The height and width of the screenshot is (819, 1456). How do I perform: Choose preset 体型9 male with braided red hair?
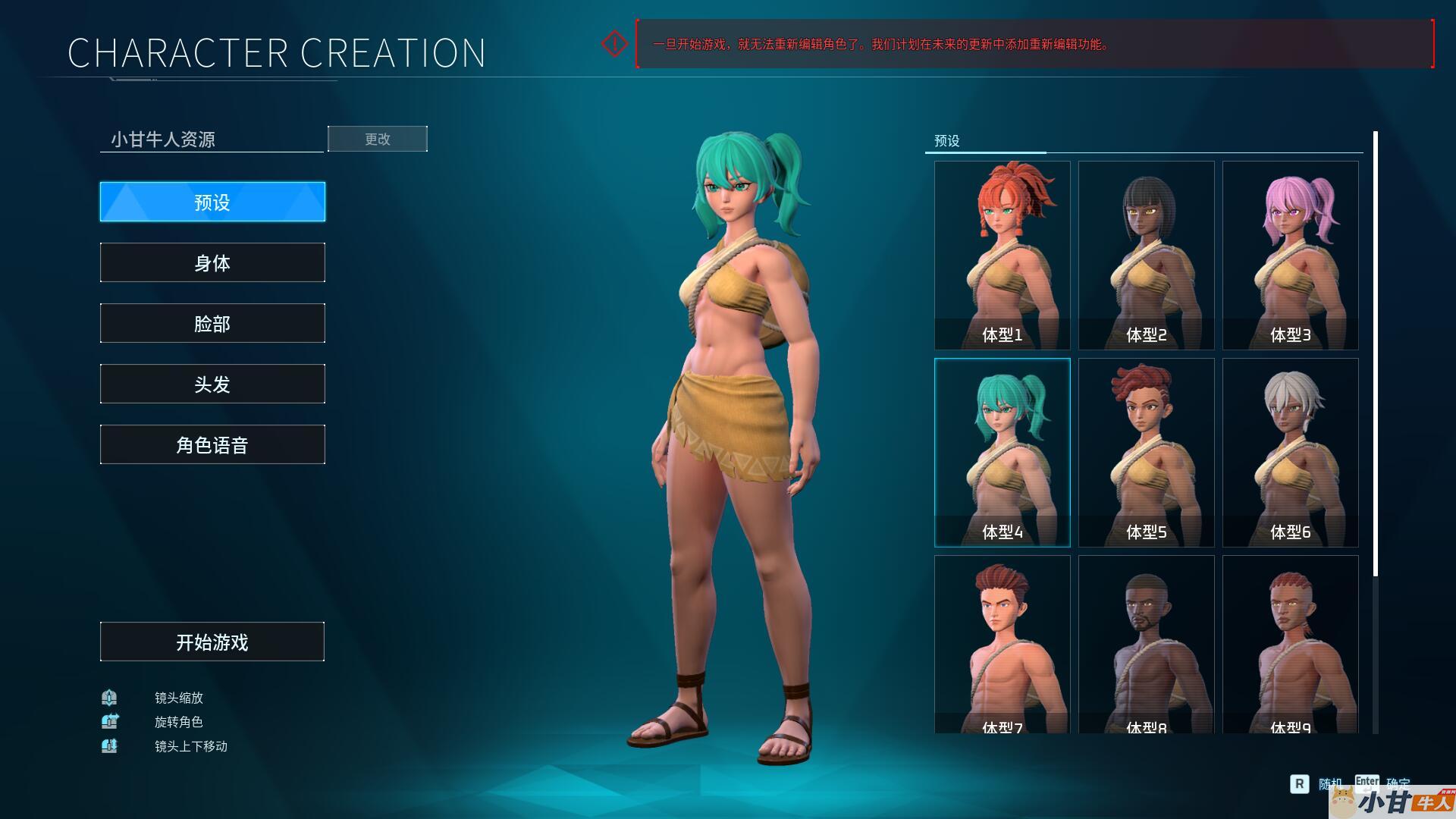(x=1290, y=645)
